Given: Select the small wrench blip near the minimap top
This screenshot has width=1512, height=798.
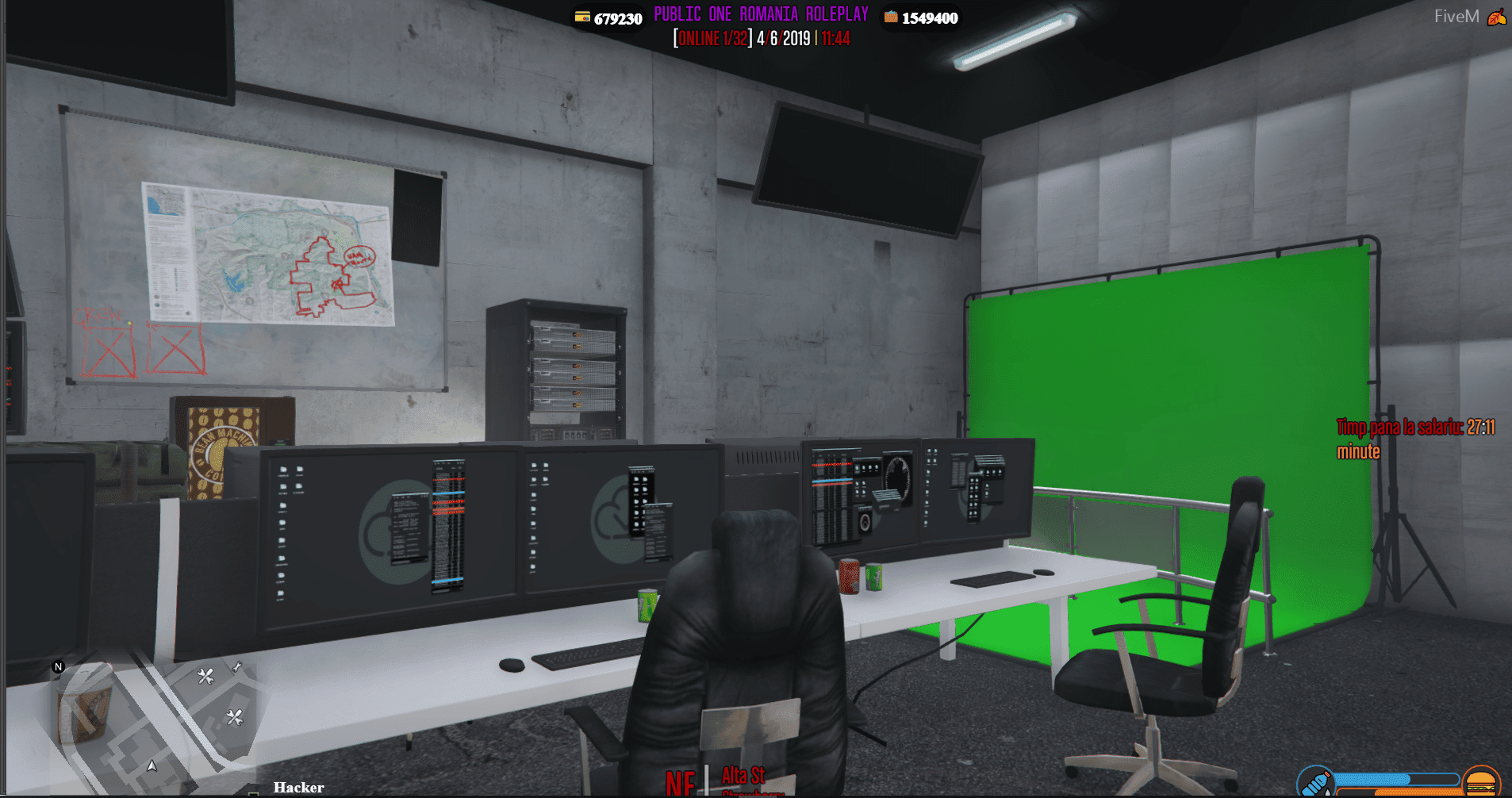Looking at the screenshot, I should point(237,666).
